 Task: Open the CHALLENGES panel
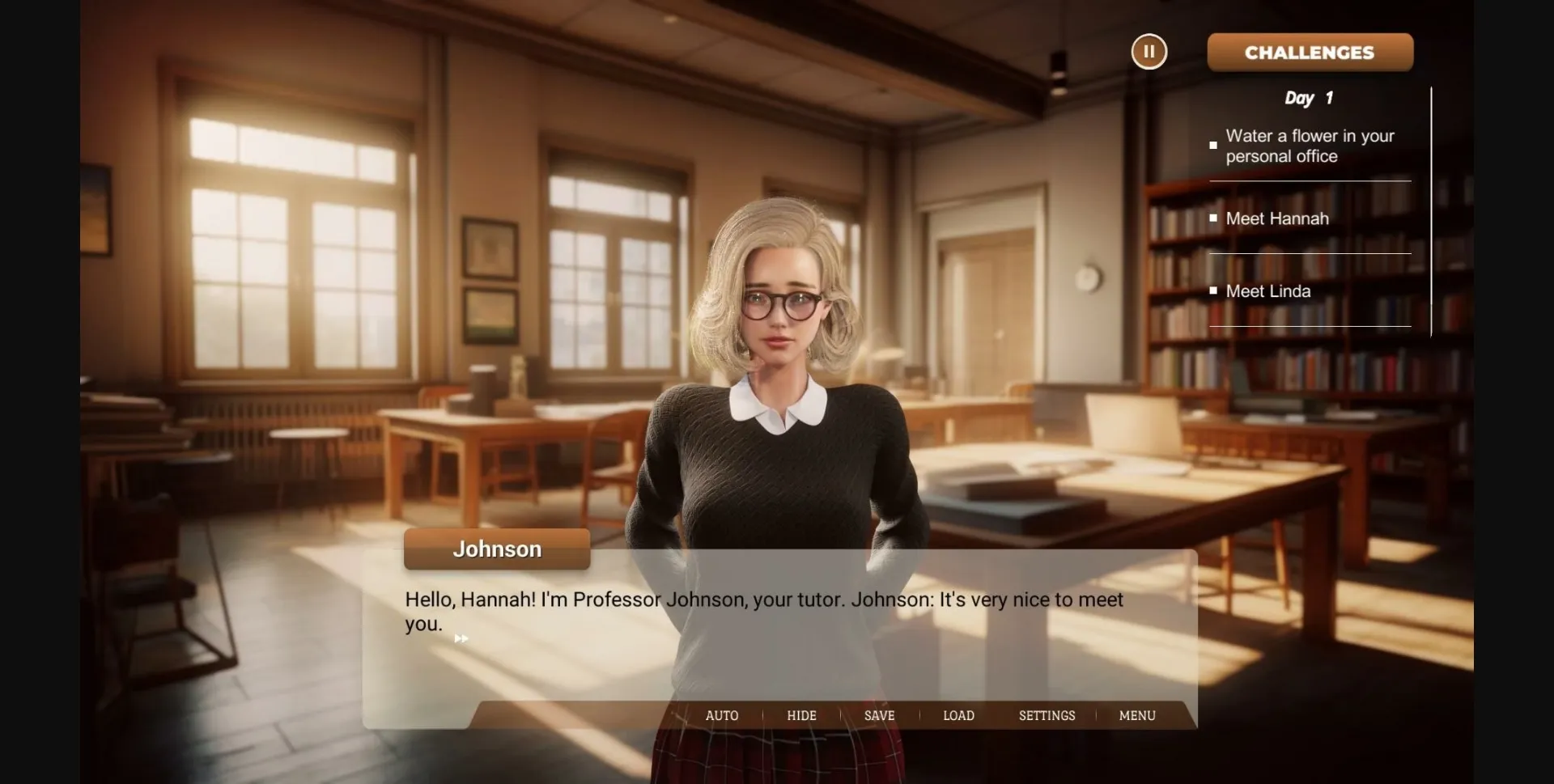coord(1309,52)
